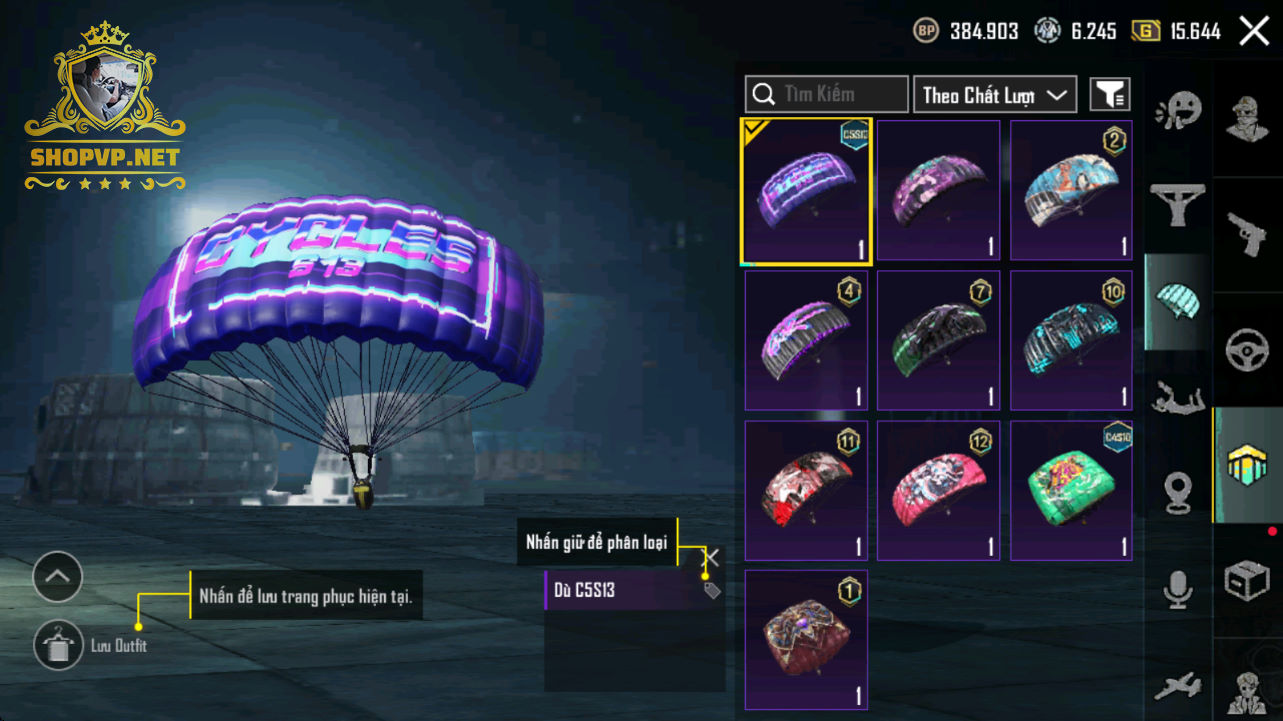Save the current look with Lưu Outfit
The width and height of the screenshot is (1283, 721).
tap(58, 645)
